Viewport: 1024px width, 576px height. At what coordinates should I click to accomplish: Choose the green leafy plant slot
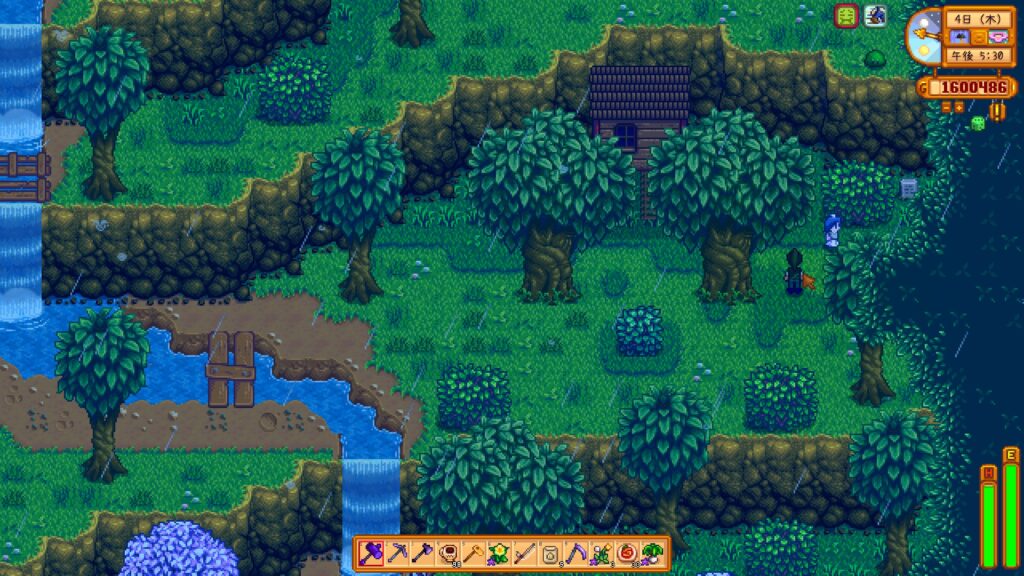click(654, 553)
